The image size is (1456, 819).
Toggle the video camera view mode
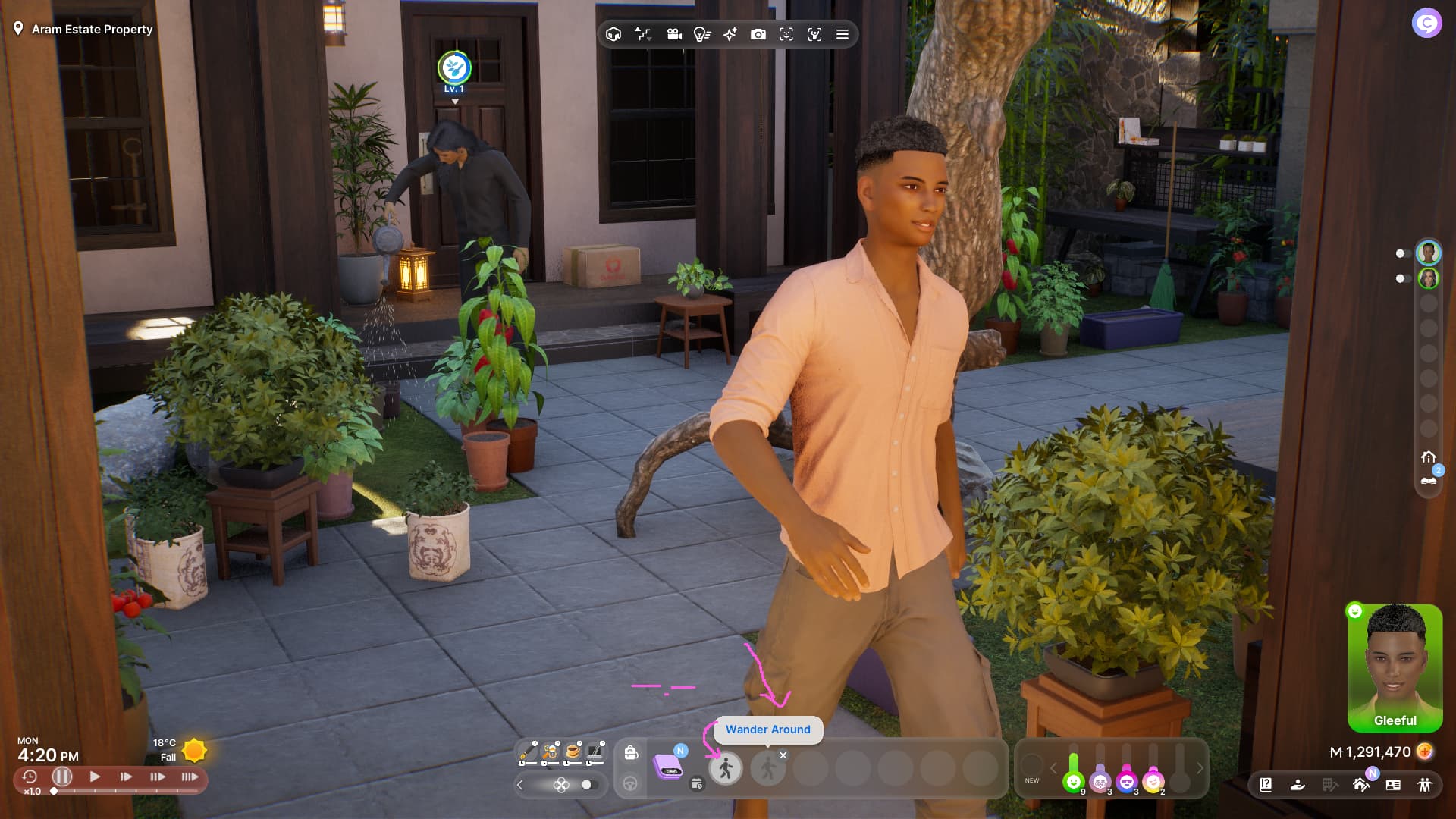(673, 34)
